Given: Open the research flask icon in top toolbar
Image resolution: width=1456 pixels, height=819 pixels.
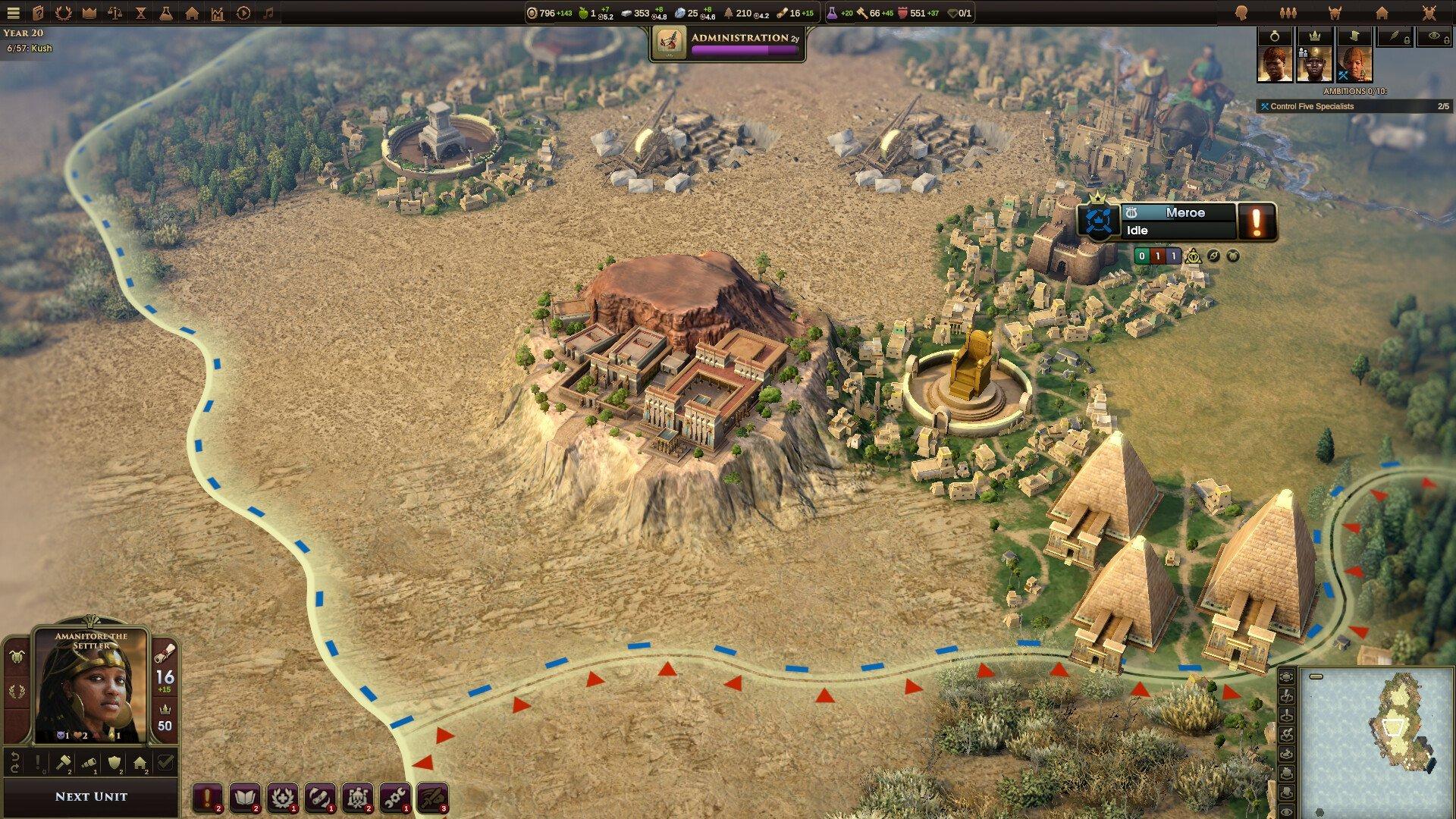Looking at the screenshot, I should pos(167,11).
